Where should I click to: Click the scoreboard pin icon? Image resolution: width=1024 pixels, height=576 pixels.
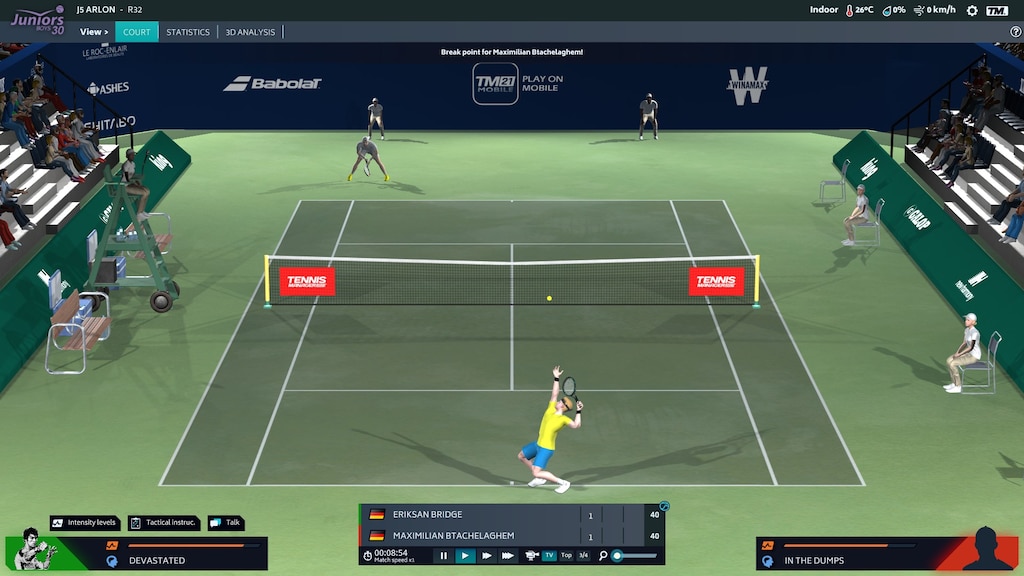click(664, 506)
